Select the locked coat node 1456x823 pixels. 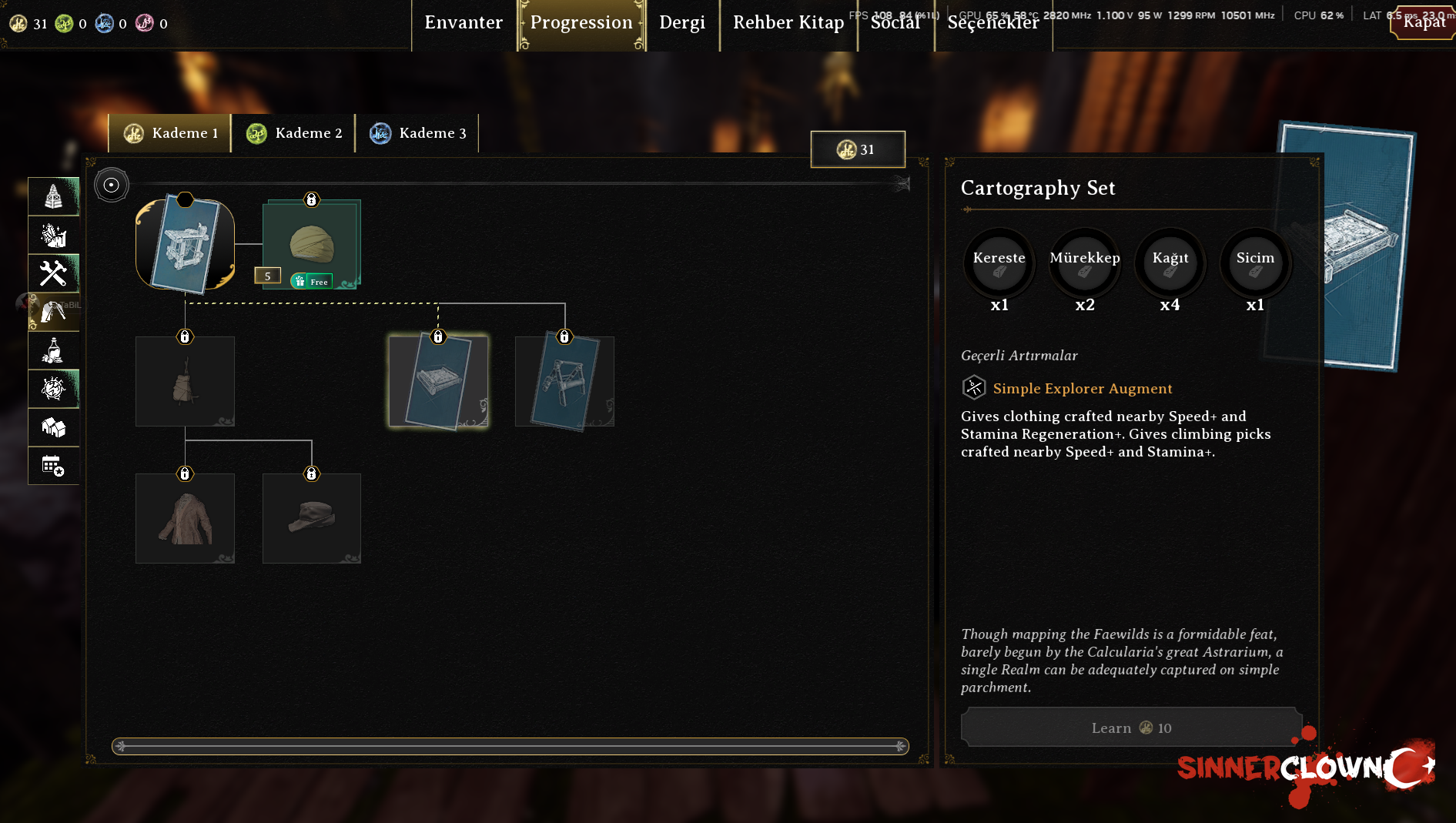pyautogui.click(x=185, y=519)
